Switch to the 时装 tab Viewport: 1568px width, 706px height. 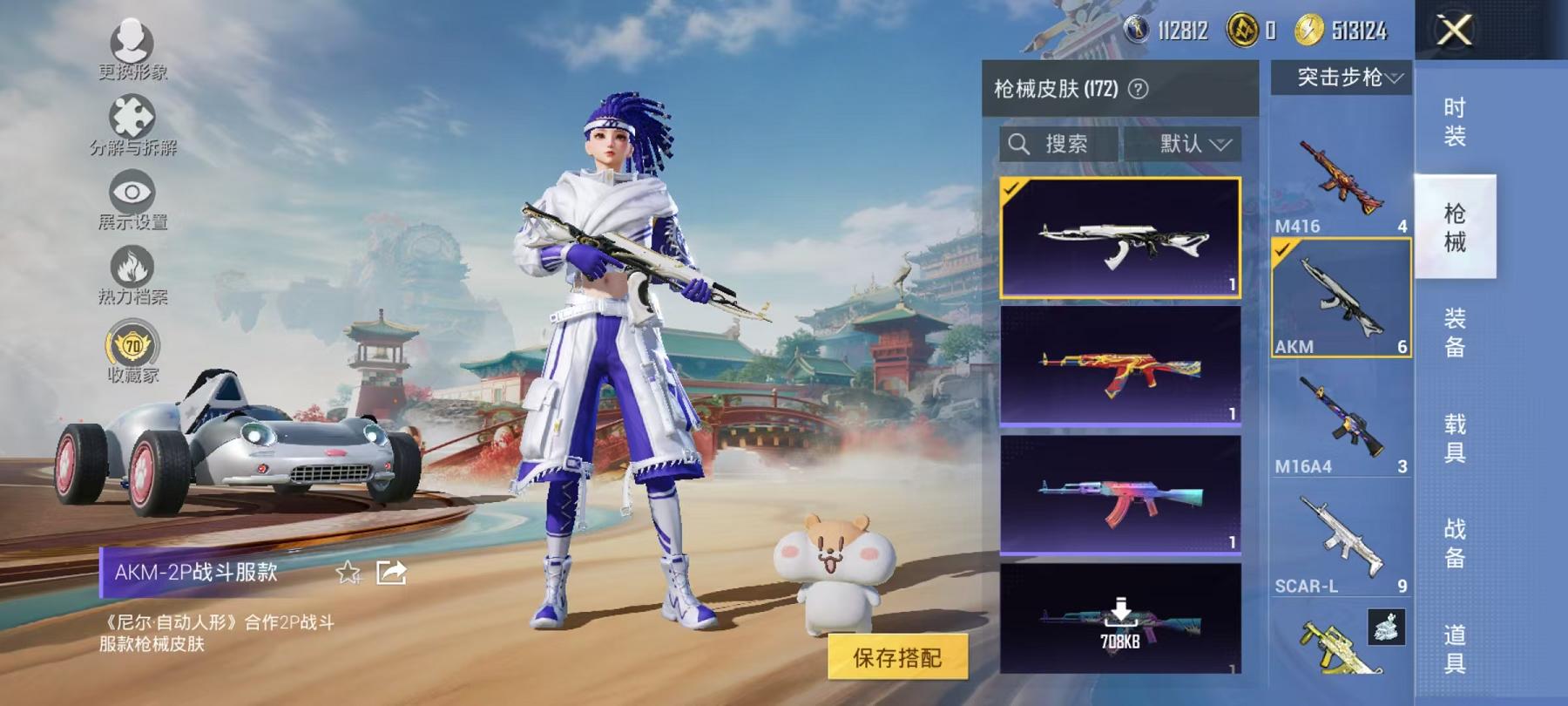(x=1455, y=119)
